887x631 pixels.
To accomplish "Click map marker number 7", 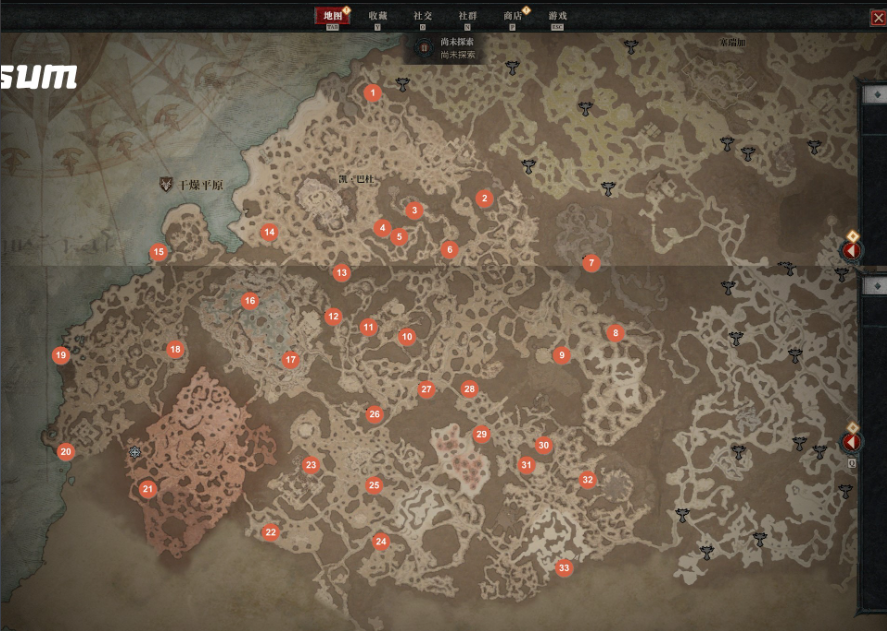I will pyautogui.click(x=591, y=263).
